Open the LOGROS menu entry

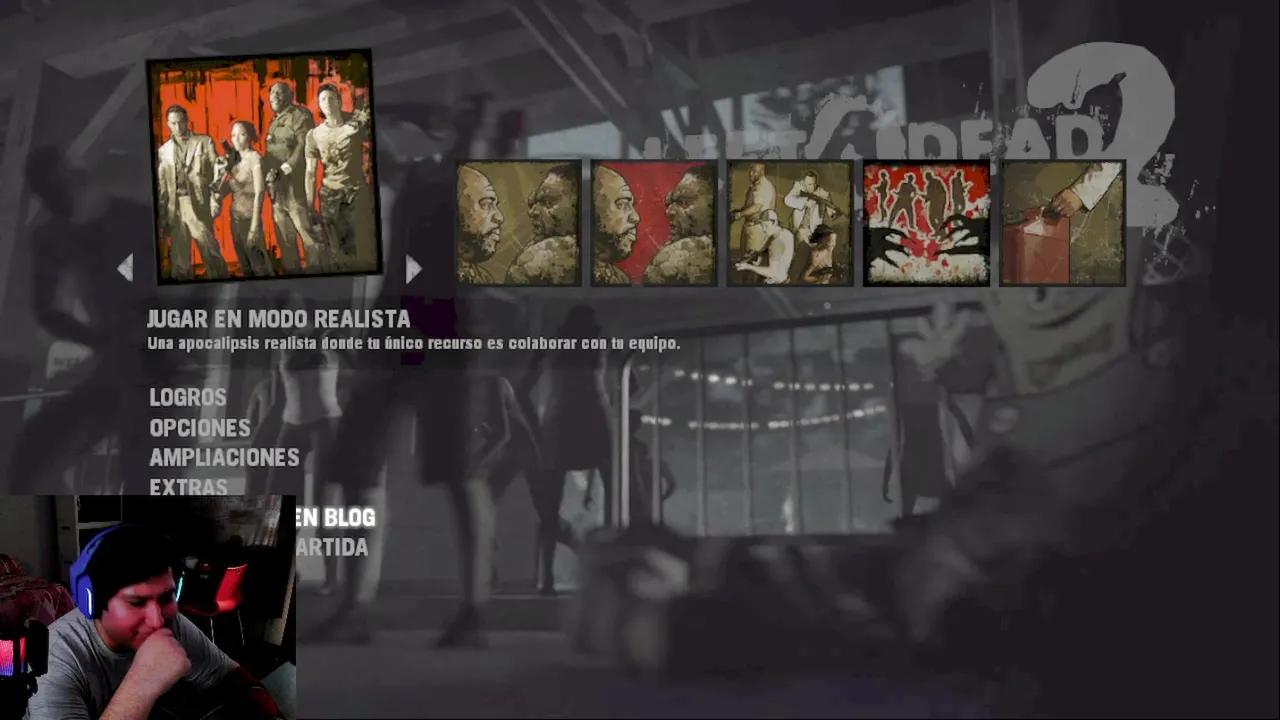point(187,397)
